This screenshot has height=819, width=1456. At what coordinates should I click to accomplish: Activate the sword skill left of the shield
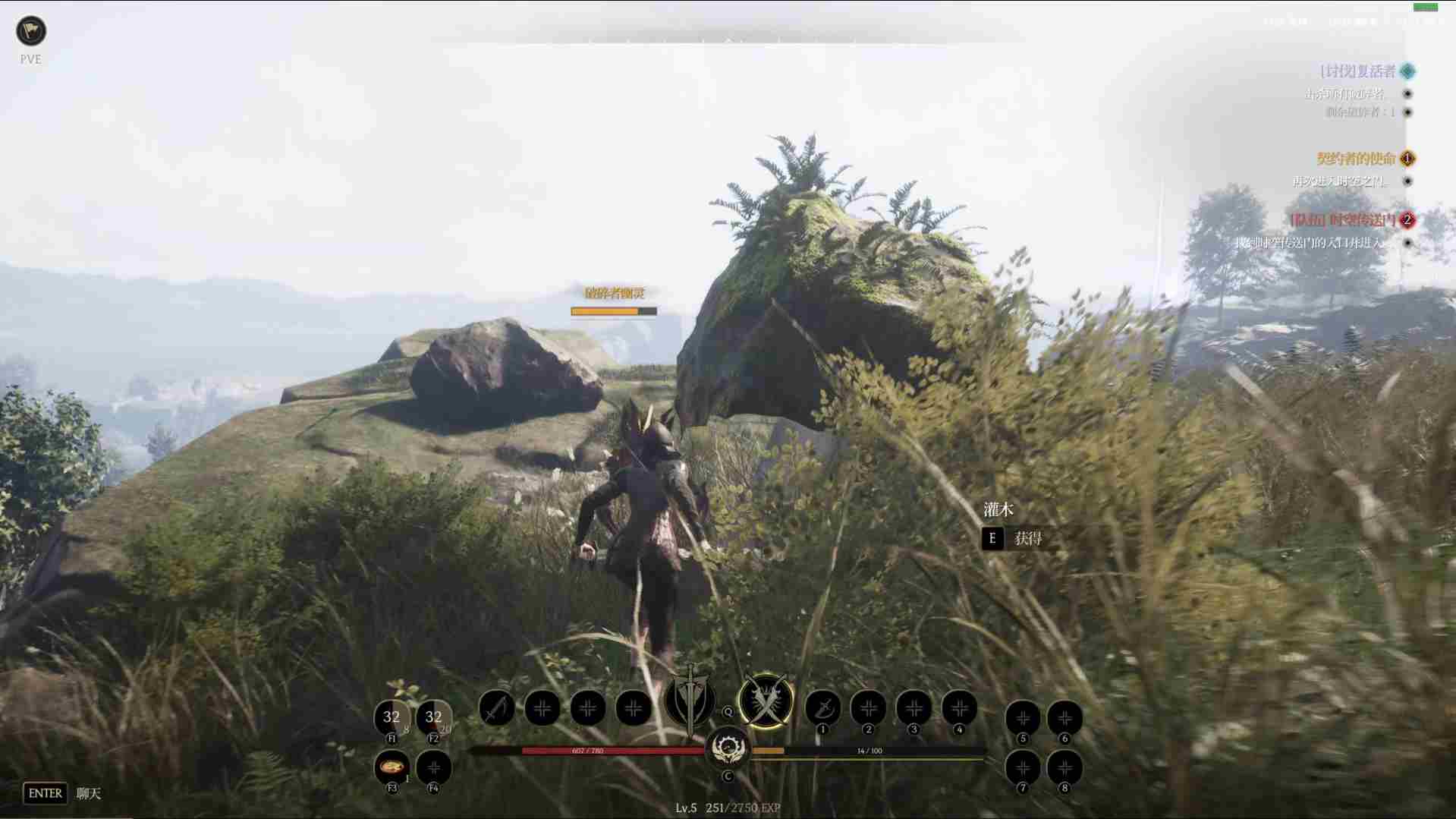(x=497, y=709)
